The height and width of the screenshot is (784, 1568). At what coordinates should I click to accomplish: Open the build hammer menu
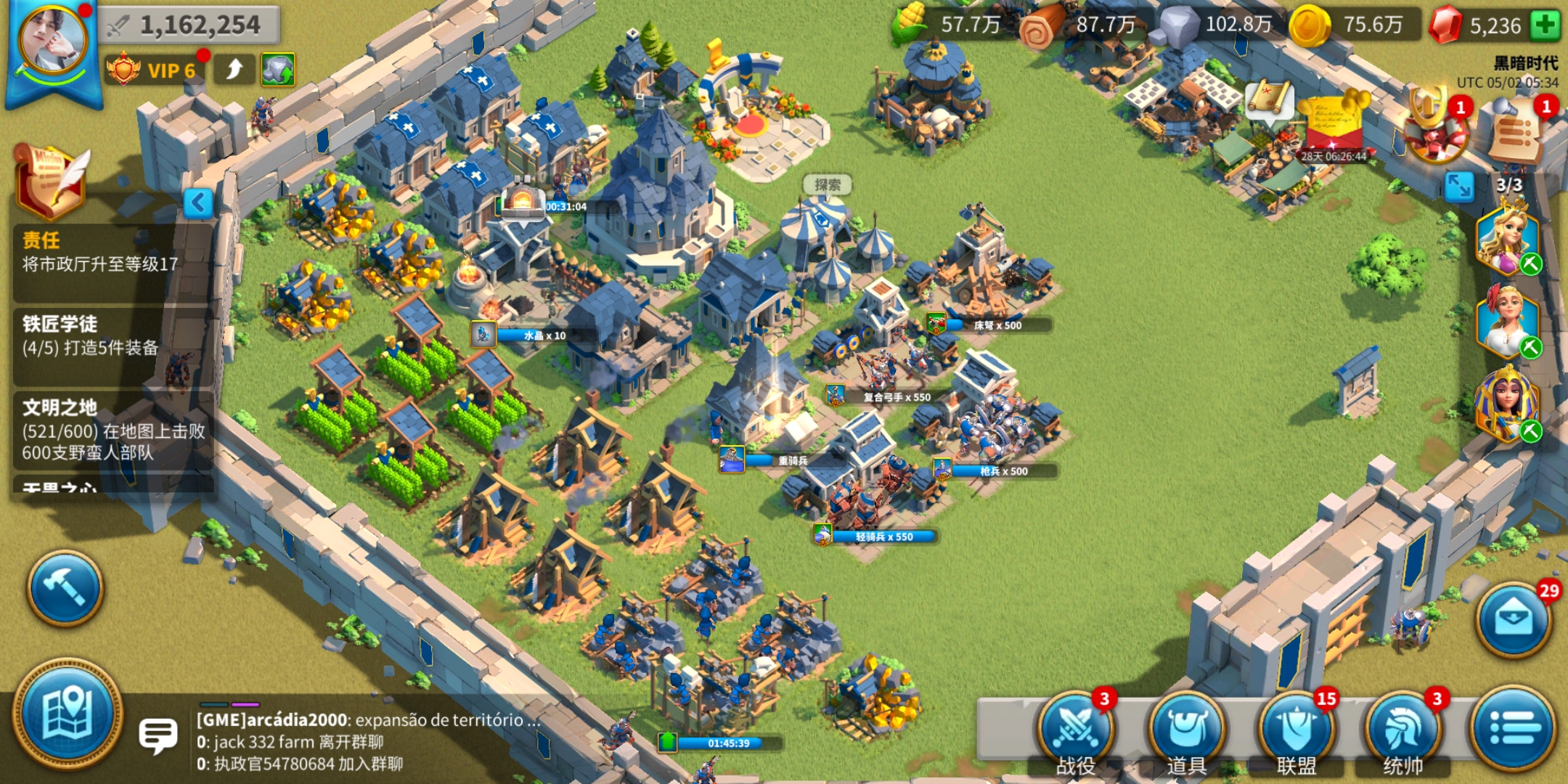(65, 588)
